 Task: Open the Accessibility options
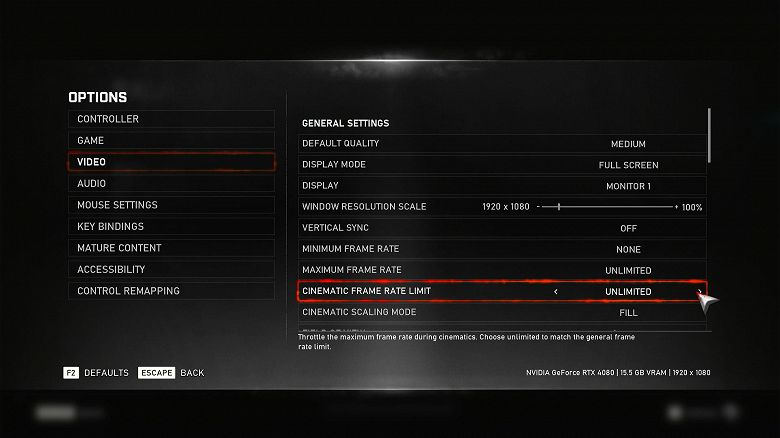tap(171, 270)
